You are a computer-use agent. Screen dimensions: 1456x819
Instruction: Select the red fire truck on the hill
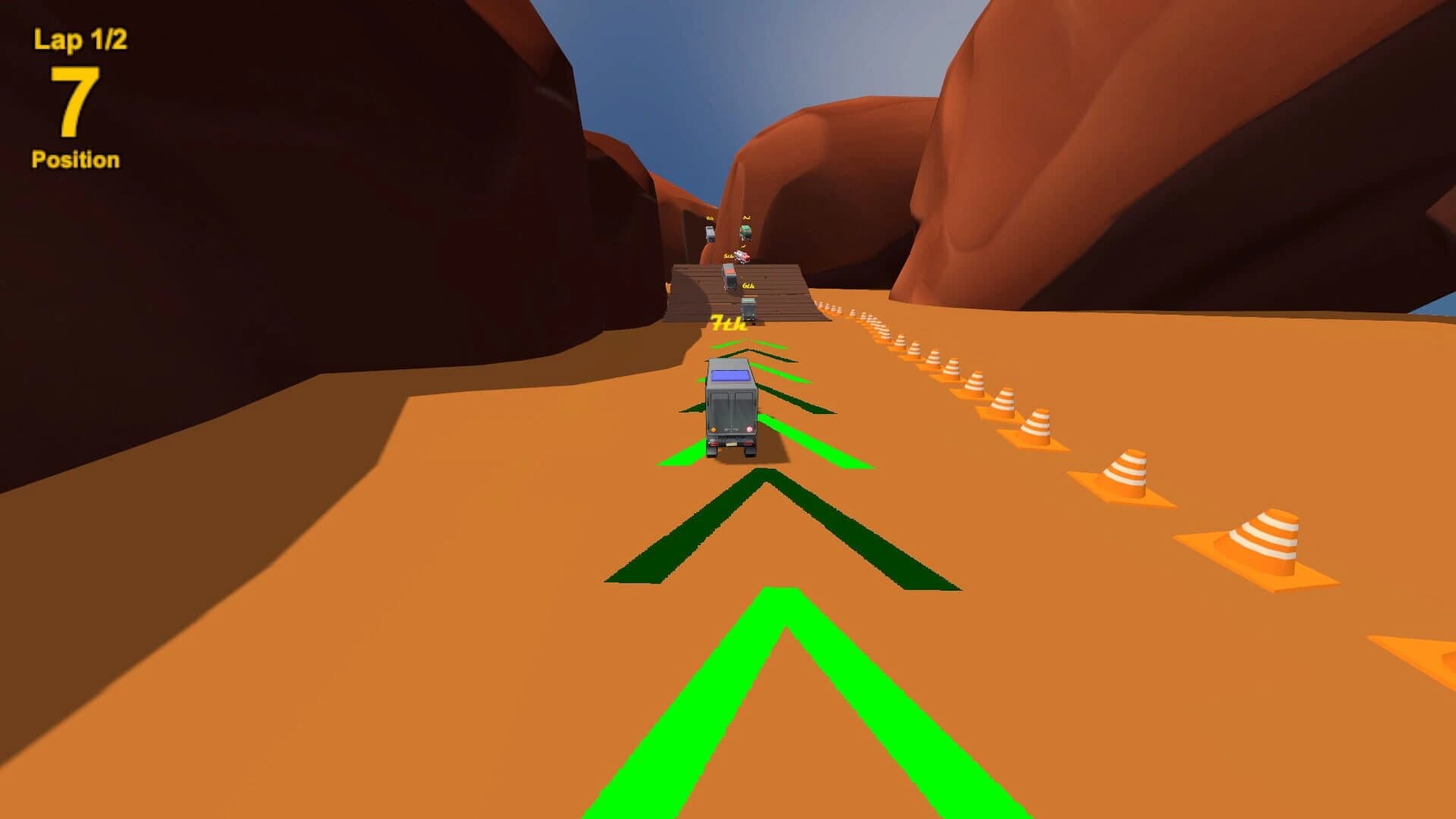(x=742, y=256)
